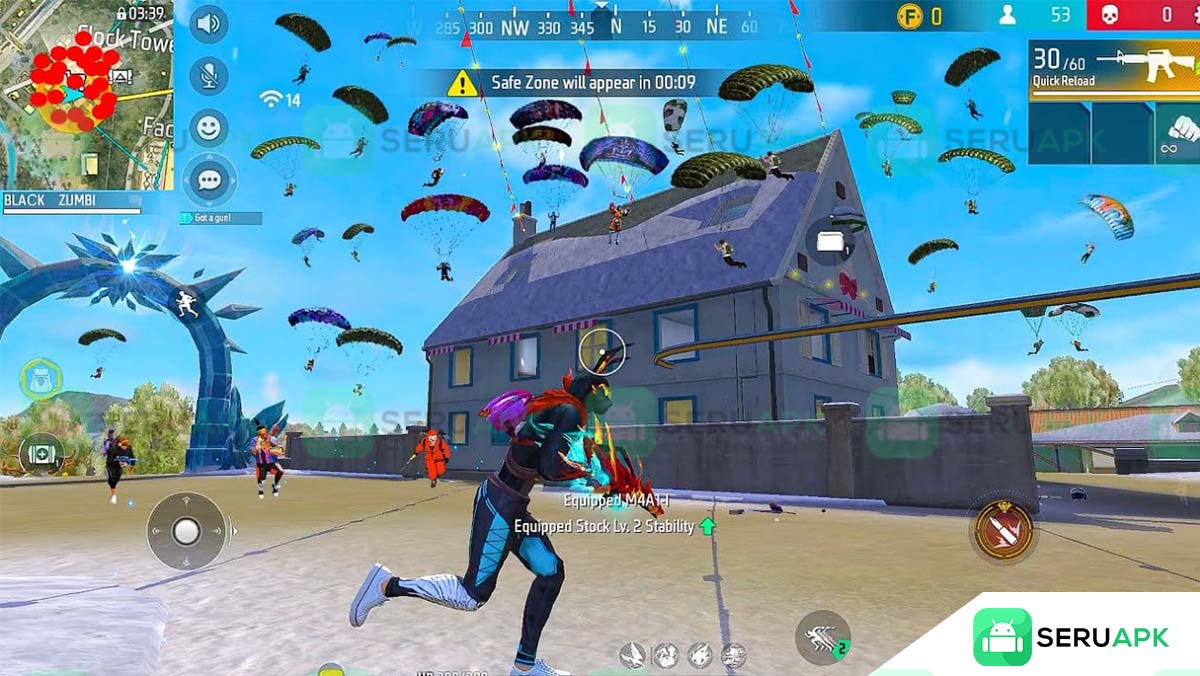The height and width of the screenshot is (676, 1200).
Task: Tap the movement joystick center
Action: pos(186,531)
